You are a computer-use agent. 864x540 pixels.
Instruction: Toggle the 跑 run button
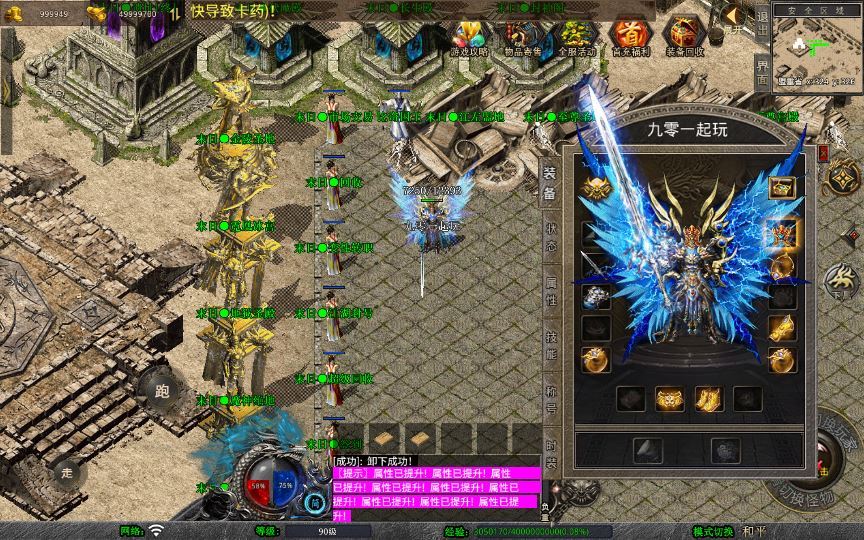160,389
